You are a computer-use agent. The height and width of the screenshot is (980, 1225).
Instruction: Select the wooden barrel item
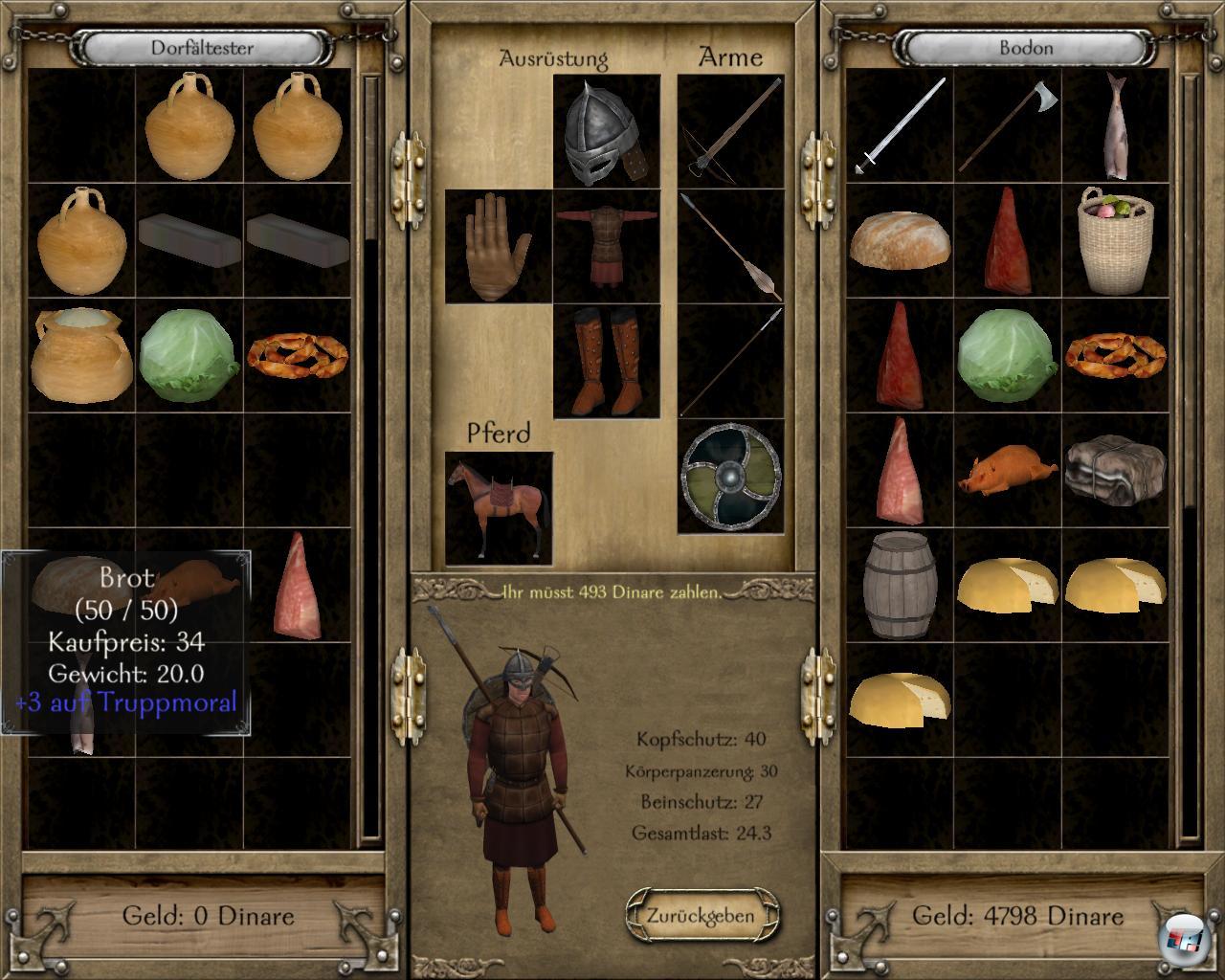pyautogui.click(x=900, y=585)
